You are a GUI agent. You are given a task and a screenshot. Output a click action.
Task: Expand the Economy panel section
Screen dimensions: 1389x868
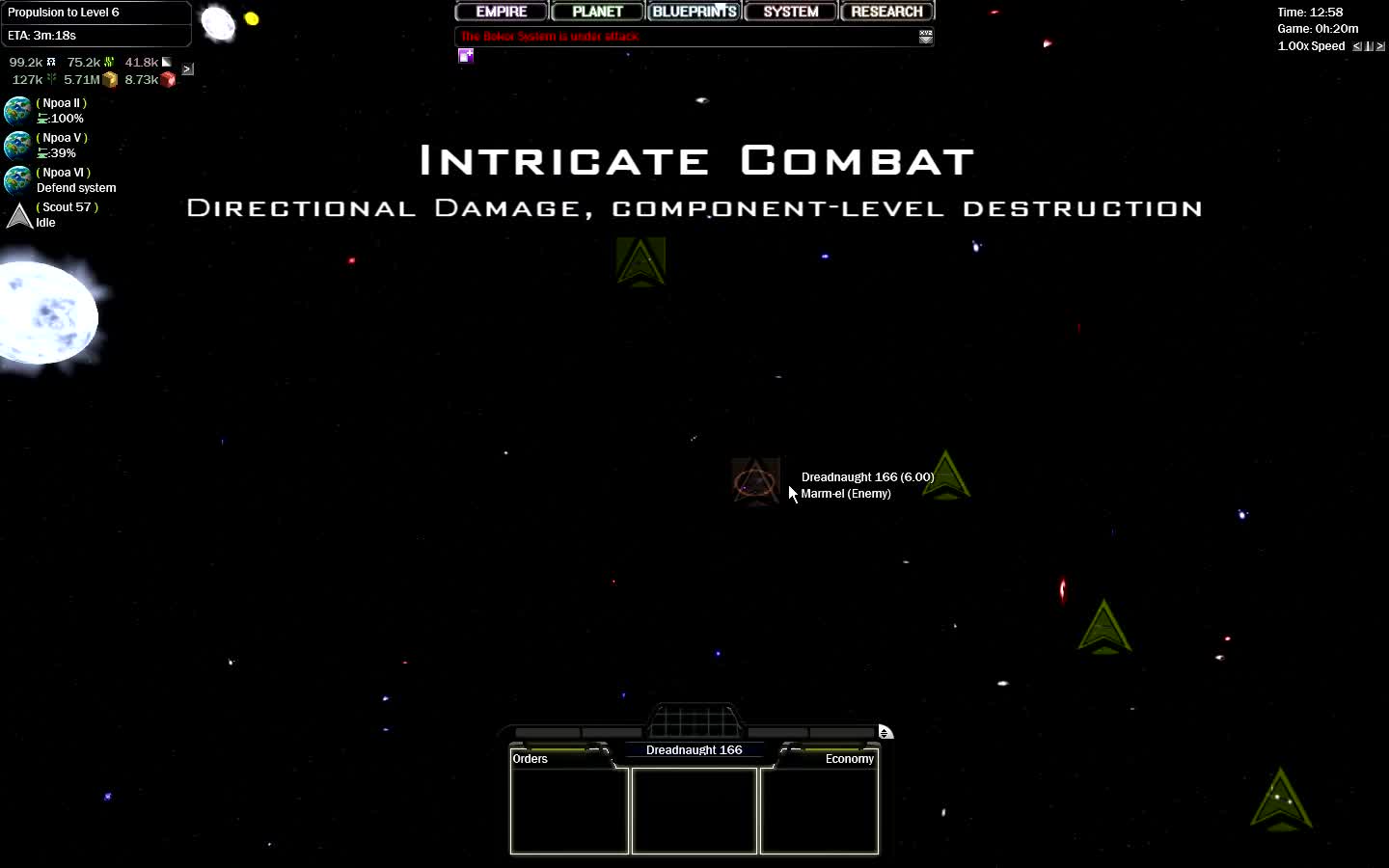pos(849,759)
